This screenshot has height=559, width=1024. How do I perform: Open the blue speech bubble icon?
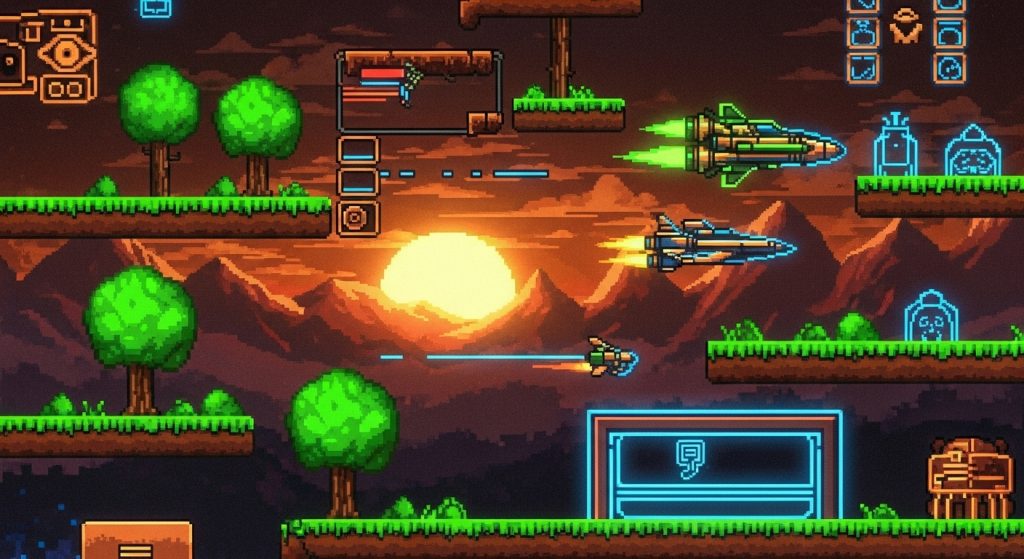[x=156, y=8]
